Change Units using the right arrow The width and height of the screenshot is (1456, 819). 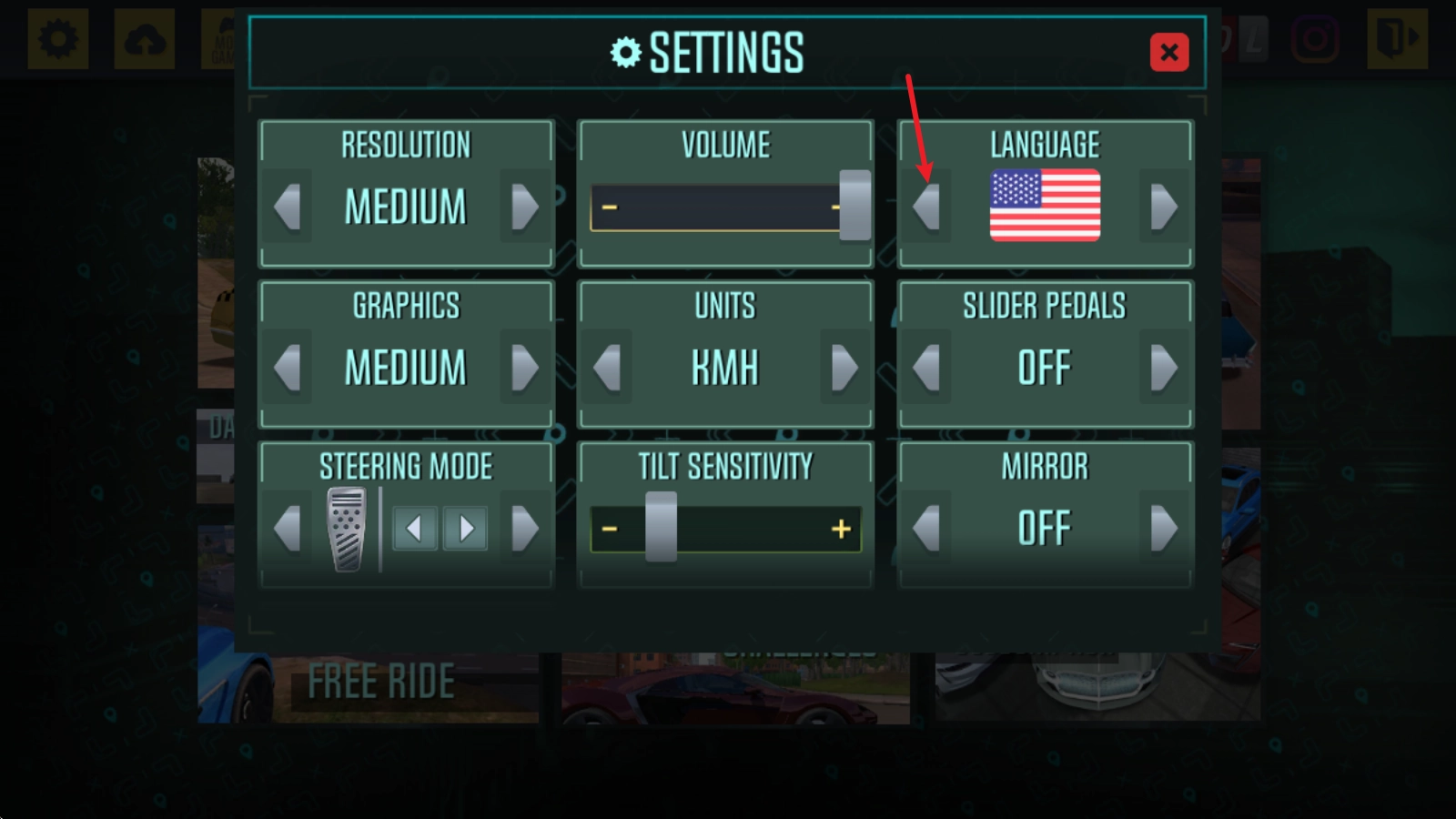pos(844,368)
